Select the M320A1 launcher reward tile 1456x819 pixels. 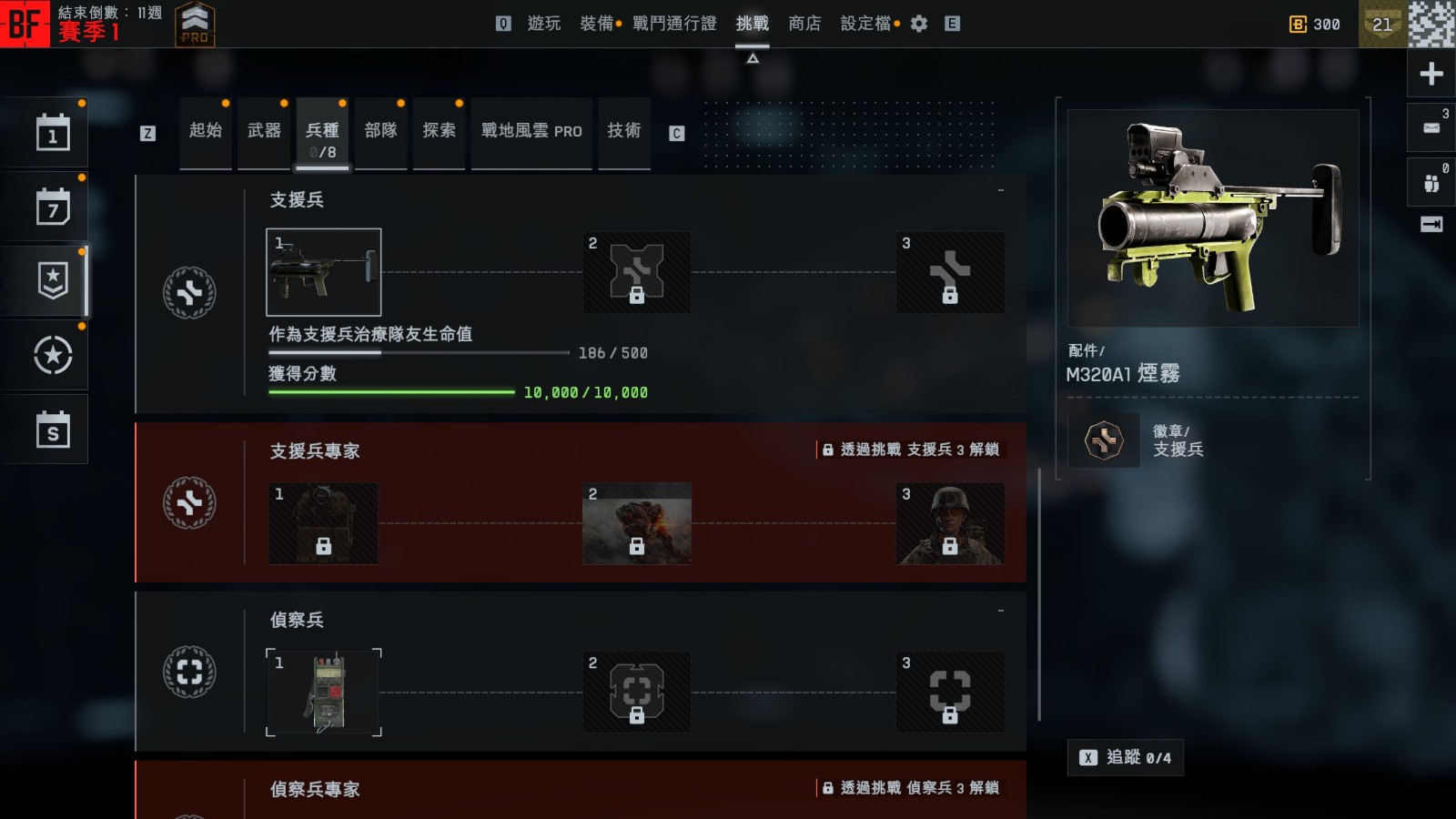coord(323,272)
